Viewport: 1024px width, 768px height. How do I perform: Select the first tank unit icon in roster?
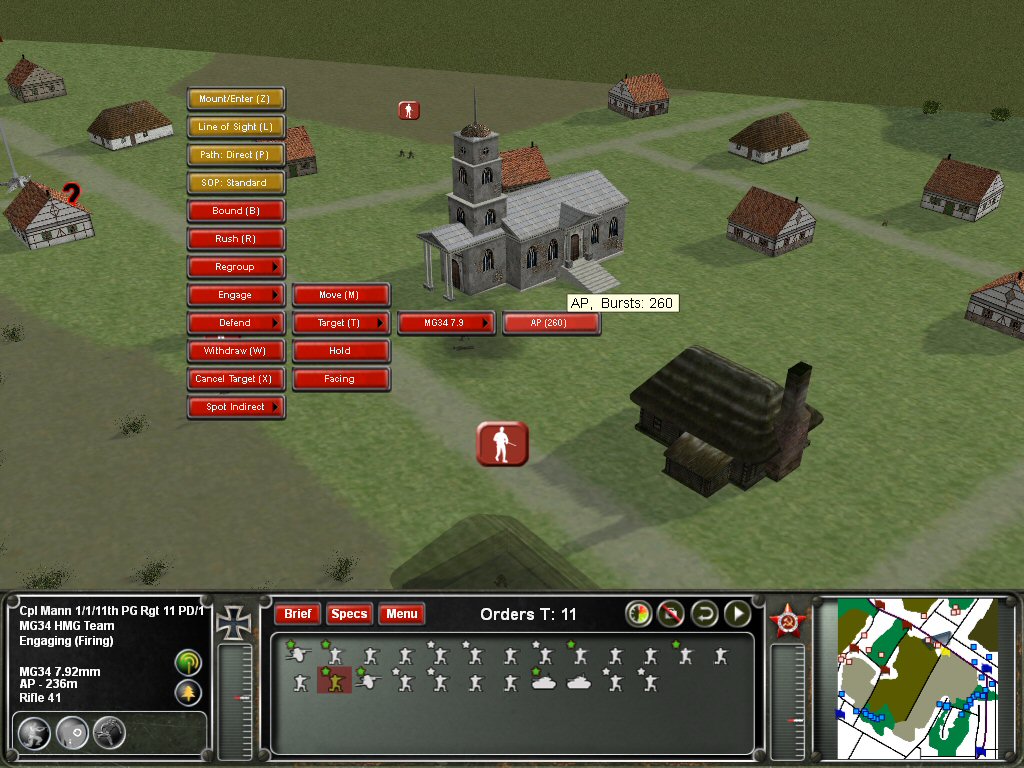(544, 682)
